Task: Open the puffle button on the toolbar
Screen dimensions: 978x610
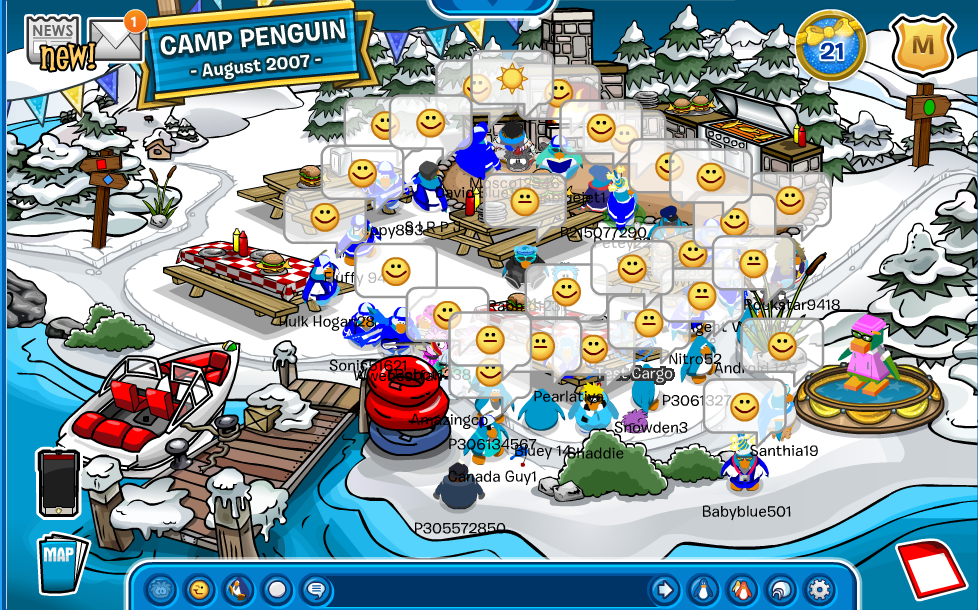Action: click(161, 588)
